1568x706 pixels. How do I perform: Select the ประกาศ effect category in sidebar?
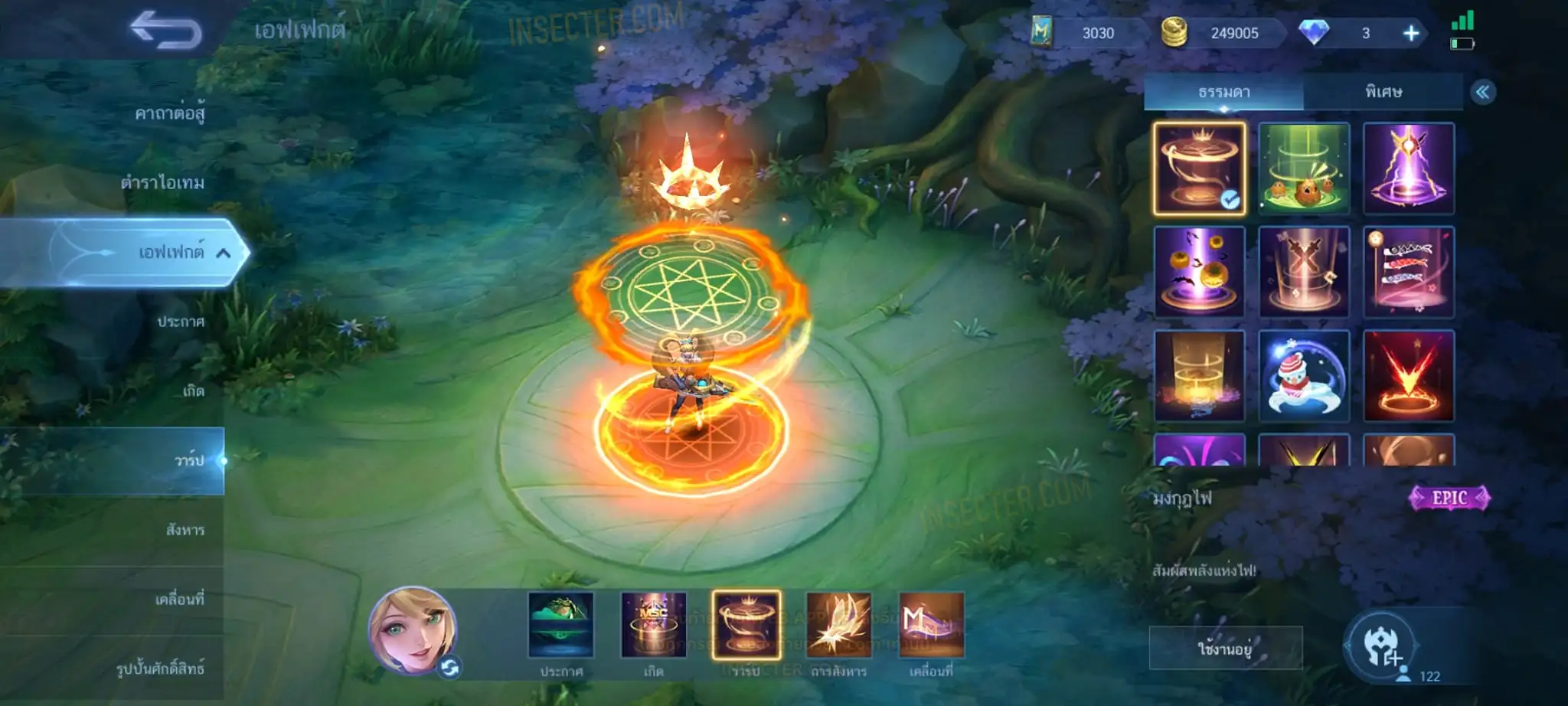point(181,322)
